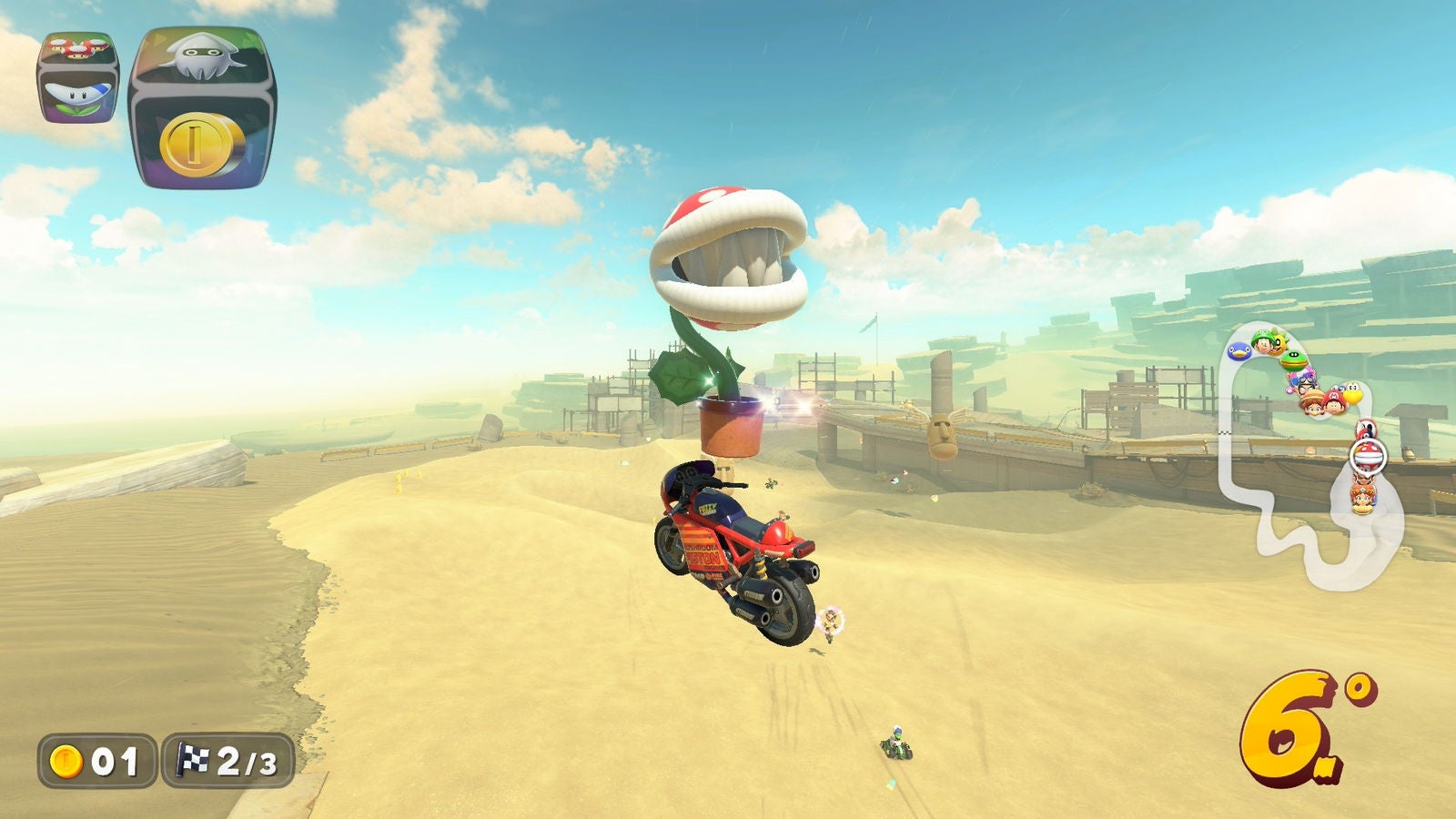Click Daisy's icon on the minimap
1456x819 pixels.
pyautogui.click(x=1363, y=497)
